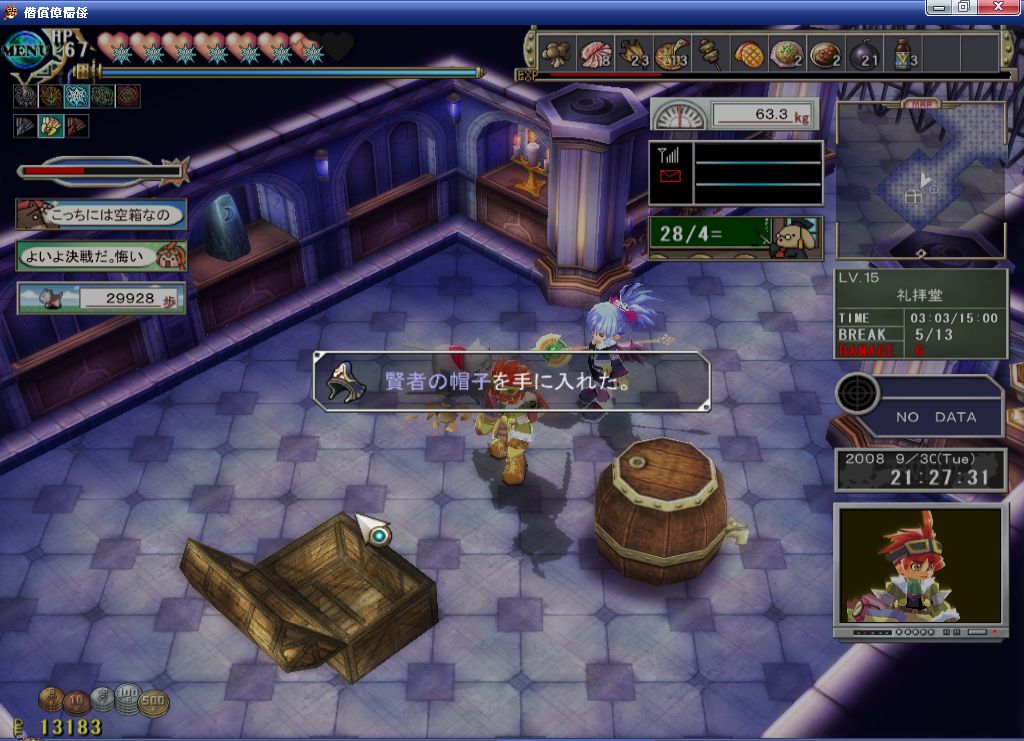The height and width of the screenshot is (741, 1024).
Task: Click the treasure chest minimap marker
Action: click(x=913, y=198)
